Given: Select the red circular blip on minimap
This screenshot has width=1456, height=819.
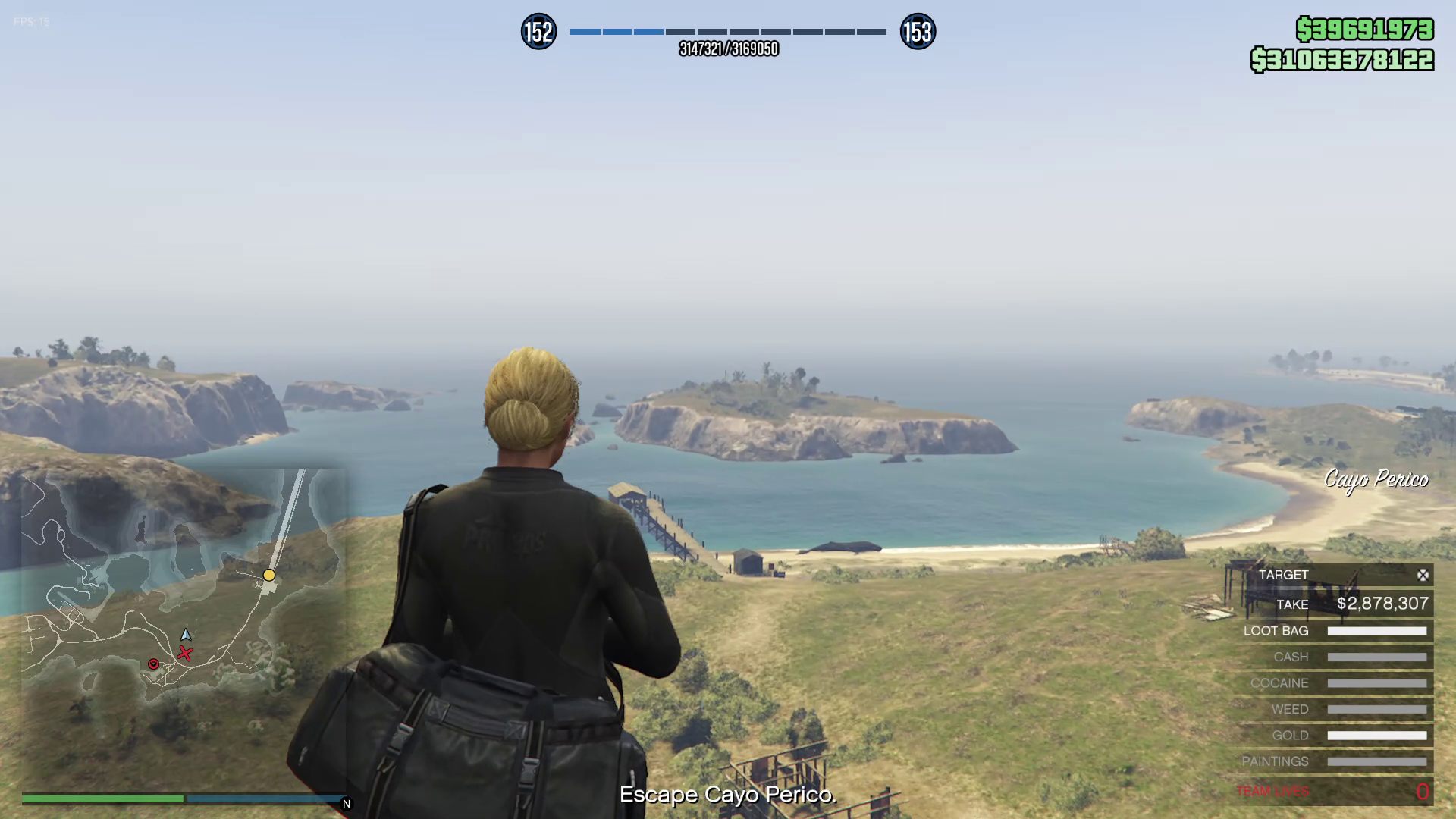Looking at the screenshot, I should 153,664.
